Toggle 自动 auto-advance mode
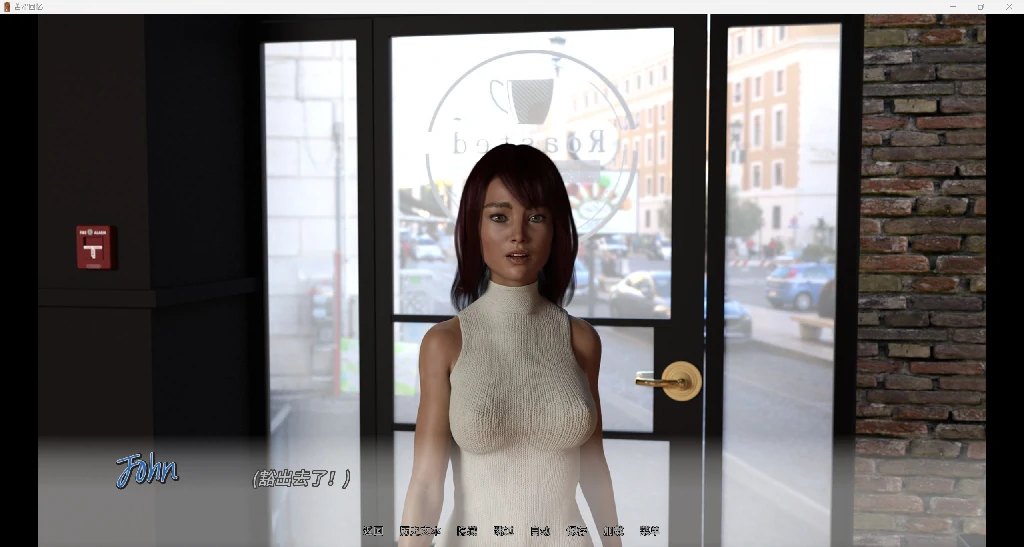This screenshot has height=547, width=1024. tap(540, 531)
